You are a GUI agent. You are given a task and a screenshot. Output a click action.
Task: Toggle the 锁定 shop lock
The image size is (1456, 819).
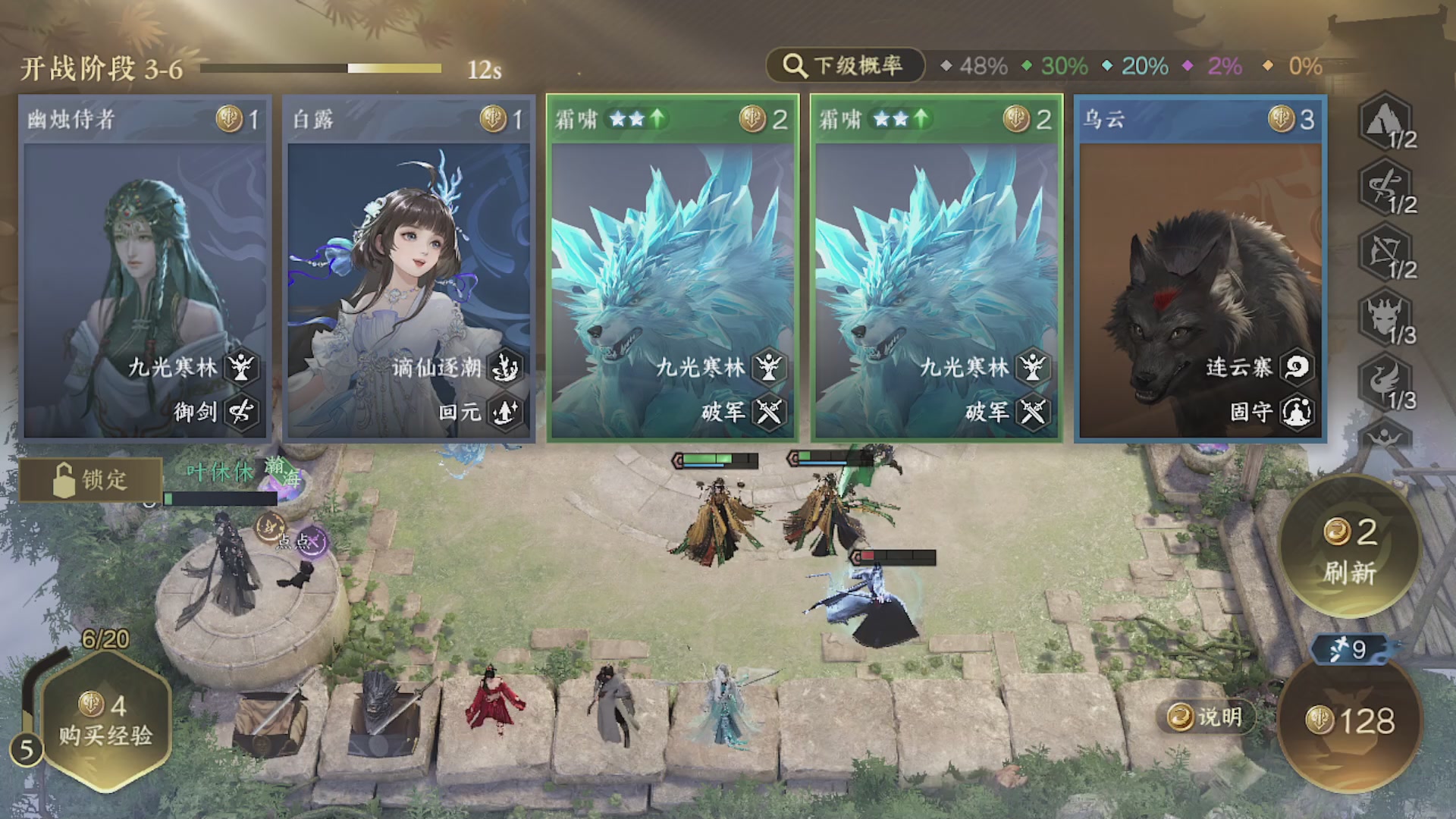(89, 480)
